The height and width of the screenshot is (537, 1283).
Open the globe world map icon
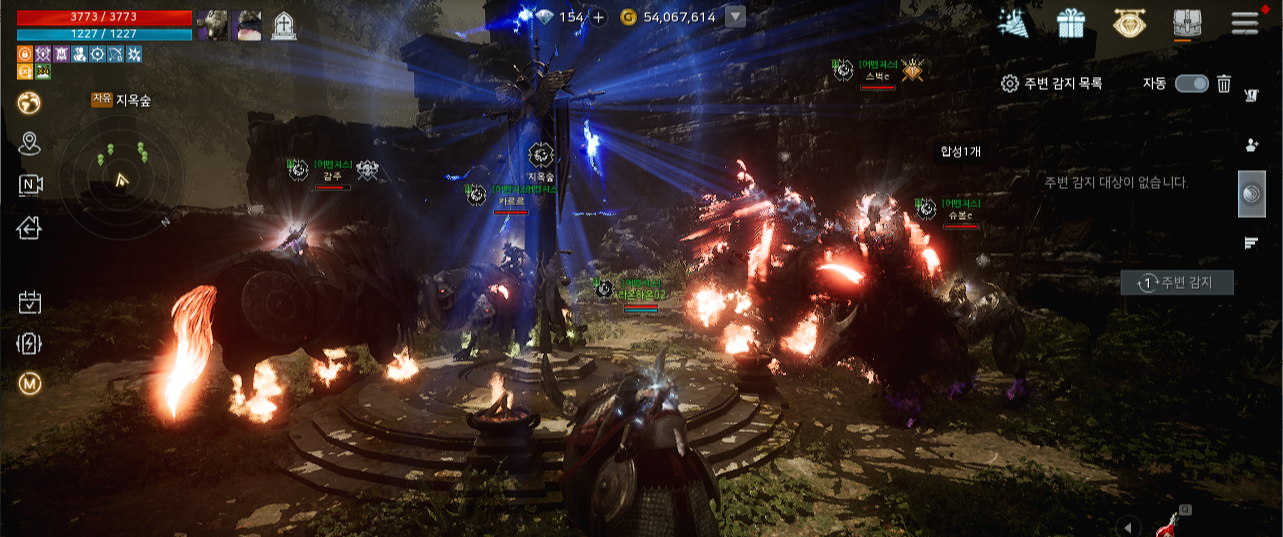[29, 102]
